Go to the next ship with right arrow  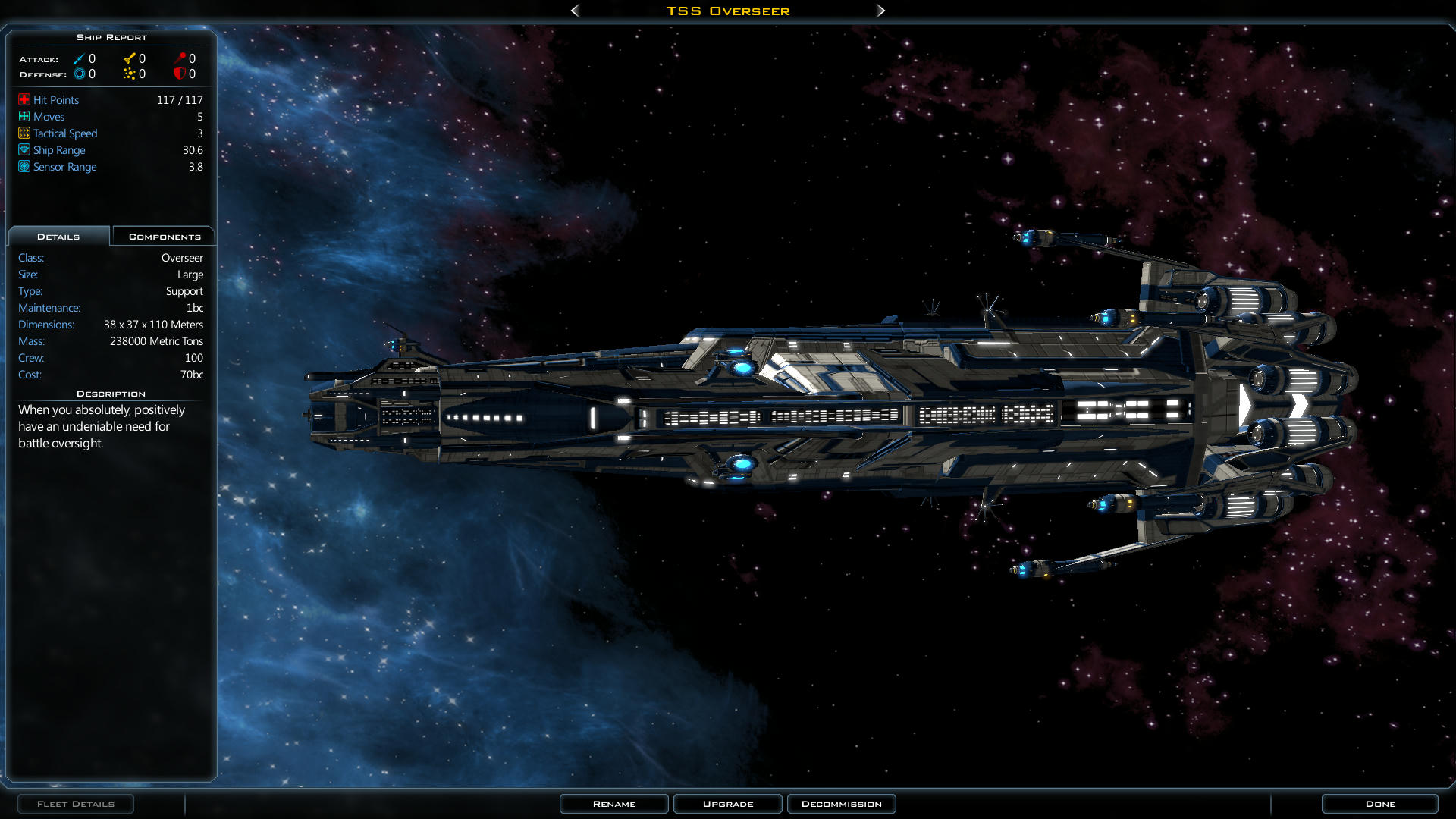(880, 11)
